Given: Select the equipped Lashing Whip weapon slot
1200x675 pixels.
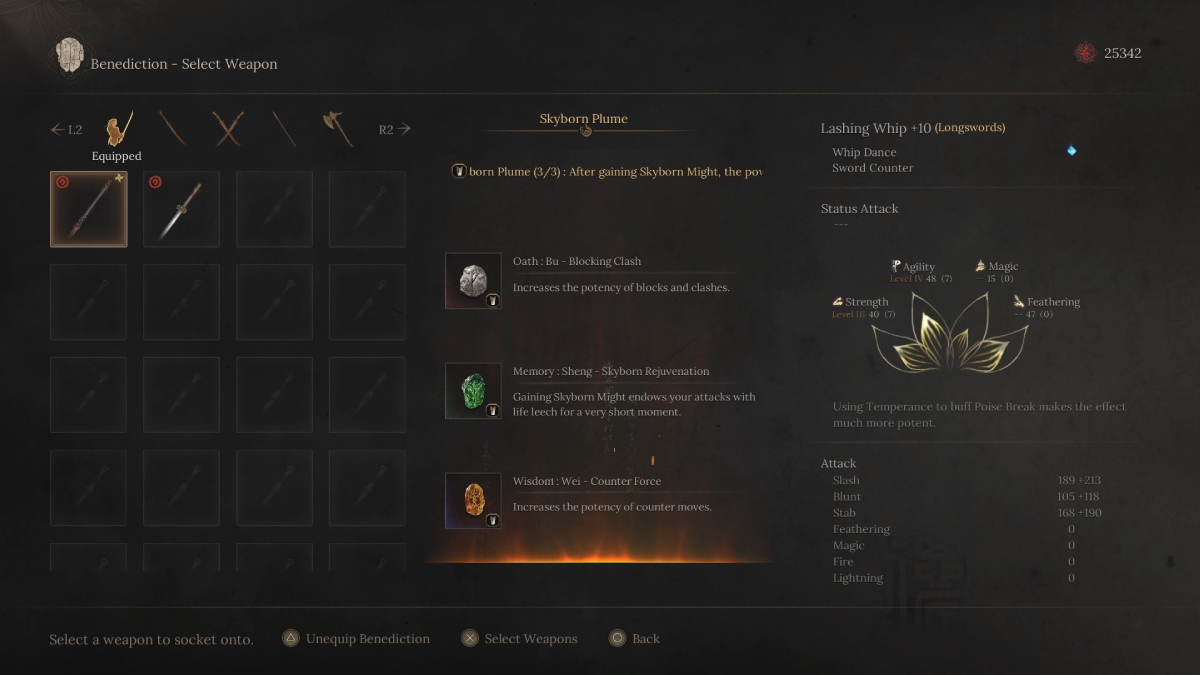Looking at the screenshot, I should [x=89, y=209].
